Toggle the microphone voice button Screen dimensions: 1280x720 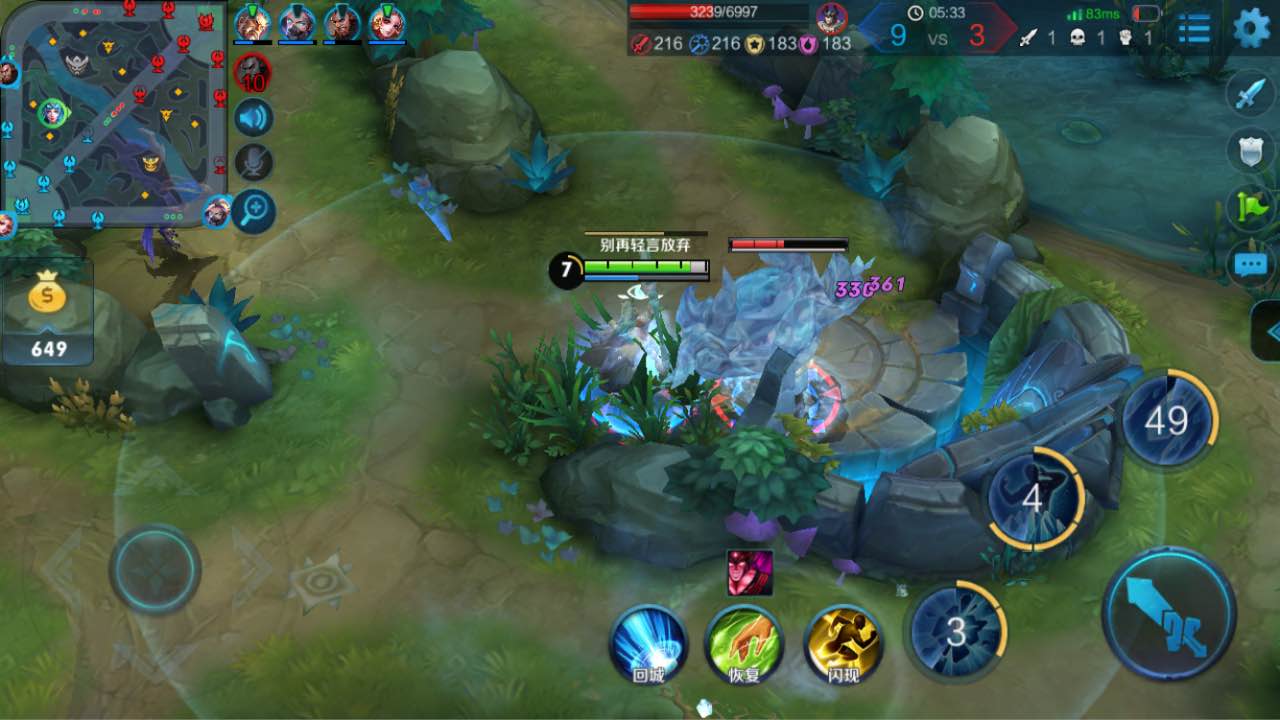254,163
